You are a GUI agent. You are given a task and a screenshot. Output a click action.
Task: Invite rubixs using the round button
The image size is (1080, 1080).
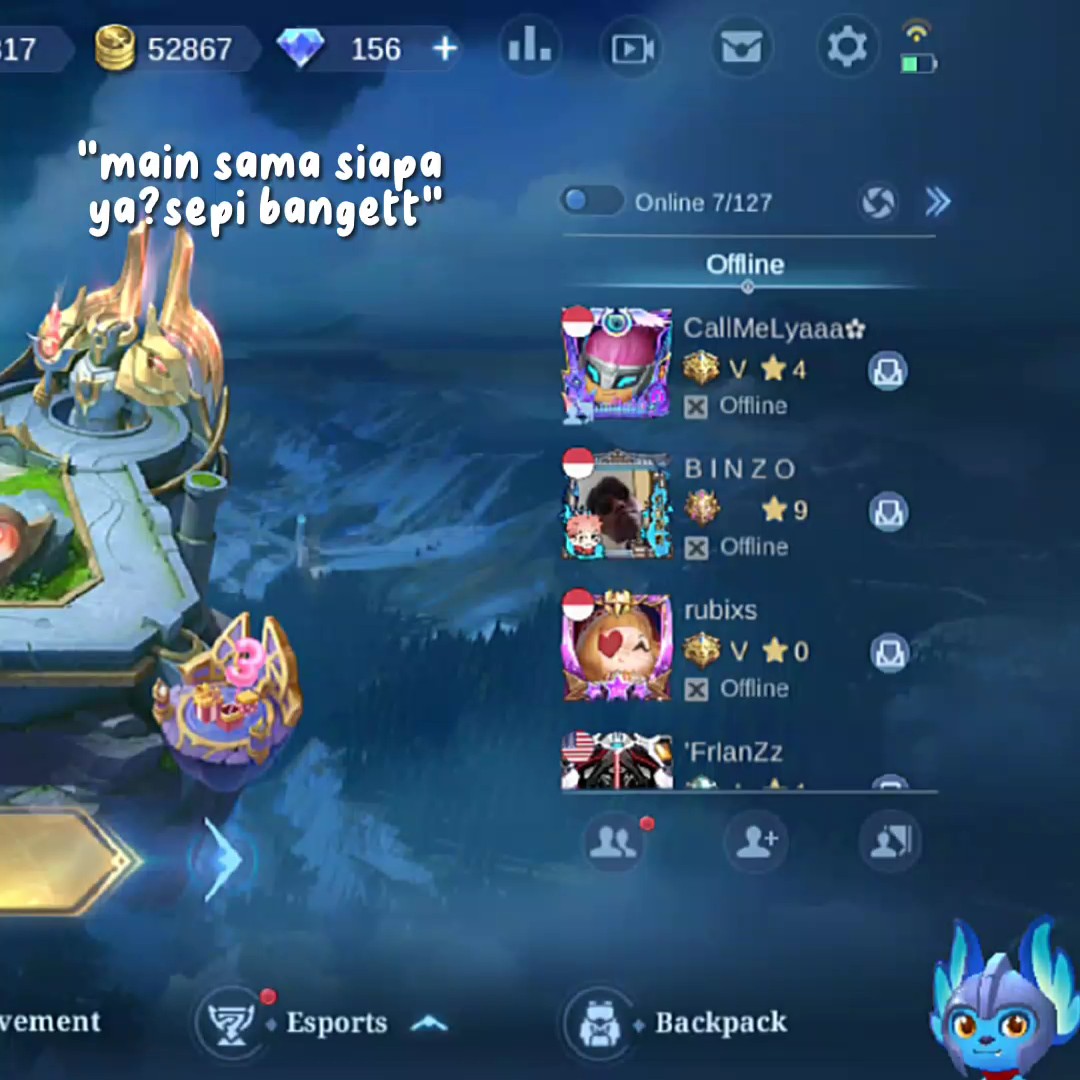[887, 653]
